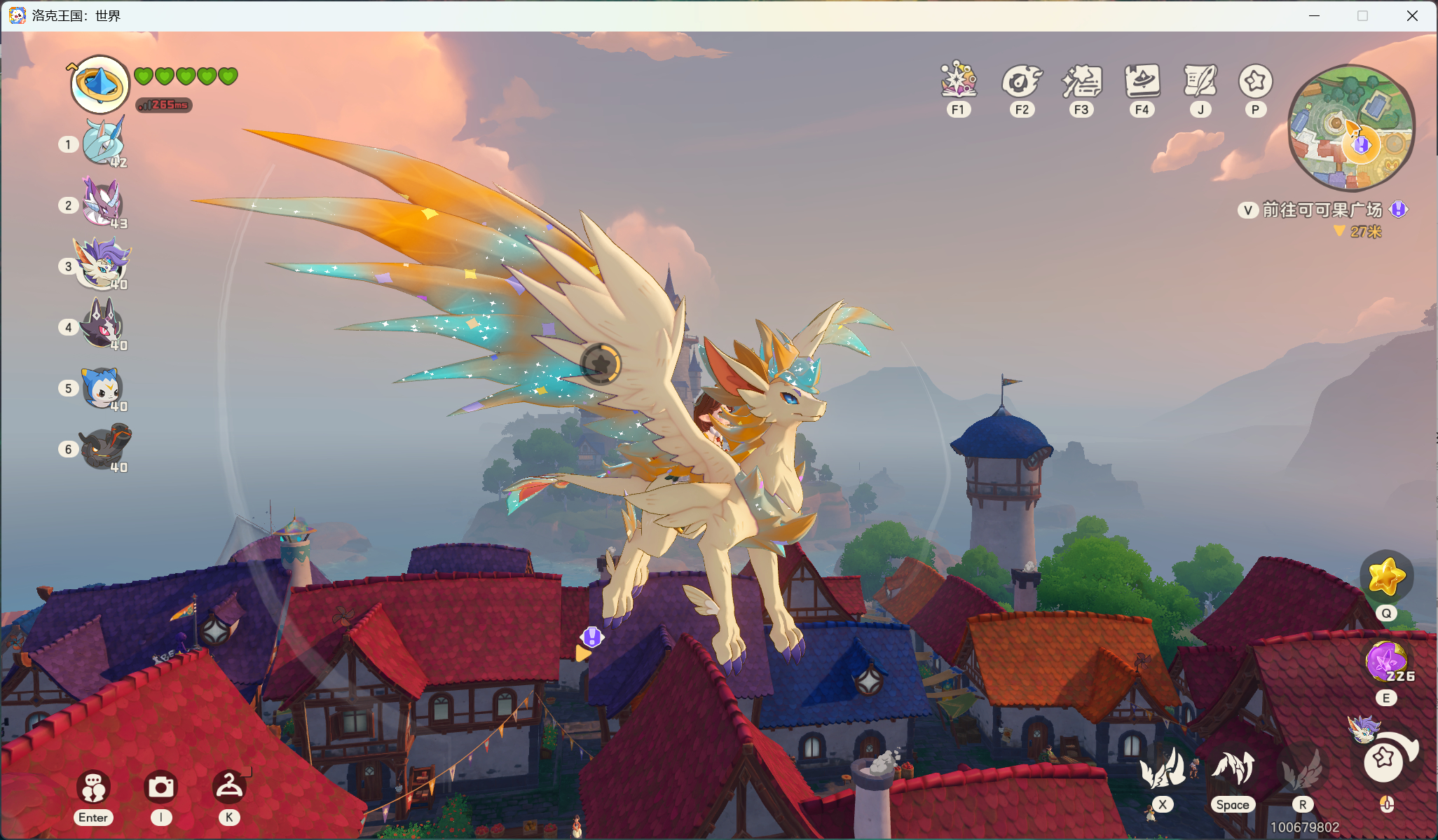
Task: Open the F1 magic book menu
Action: (958, 81)
